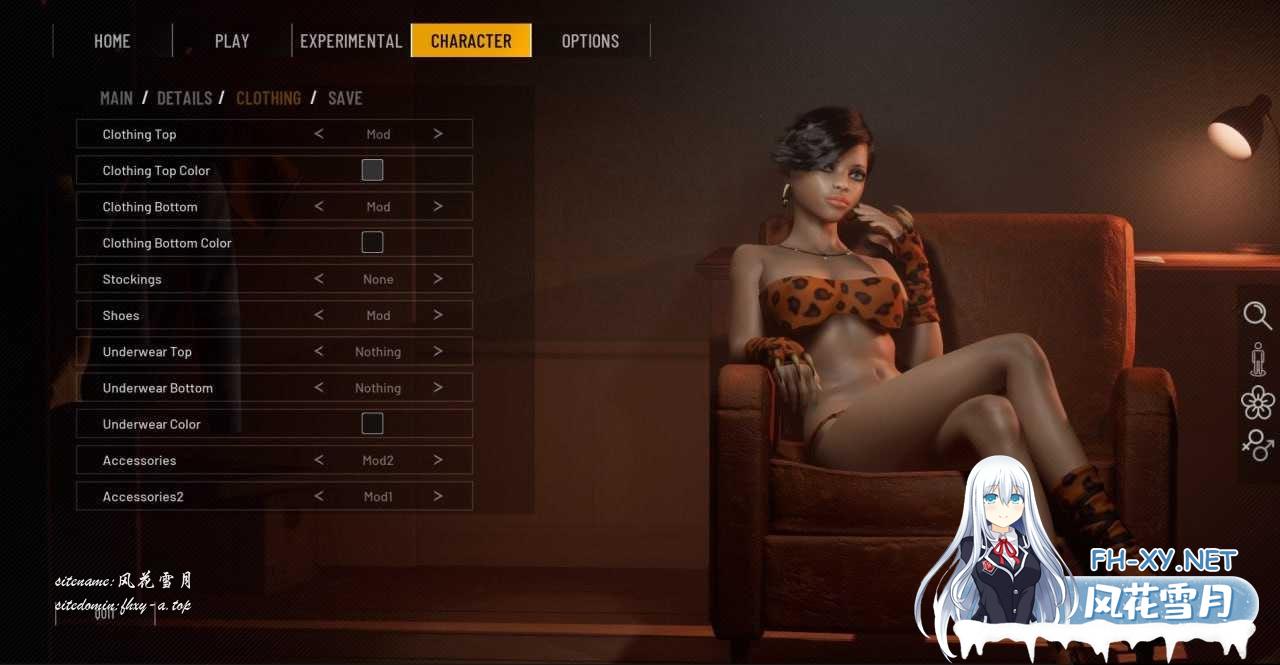The height and width of the screenshot is (665, 1280).
Task: Go to previous Accessories2 option
Action: point(319,496)
